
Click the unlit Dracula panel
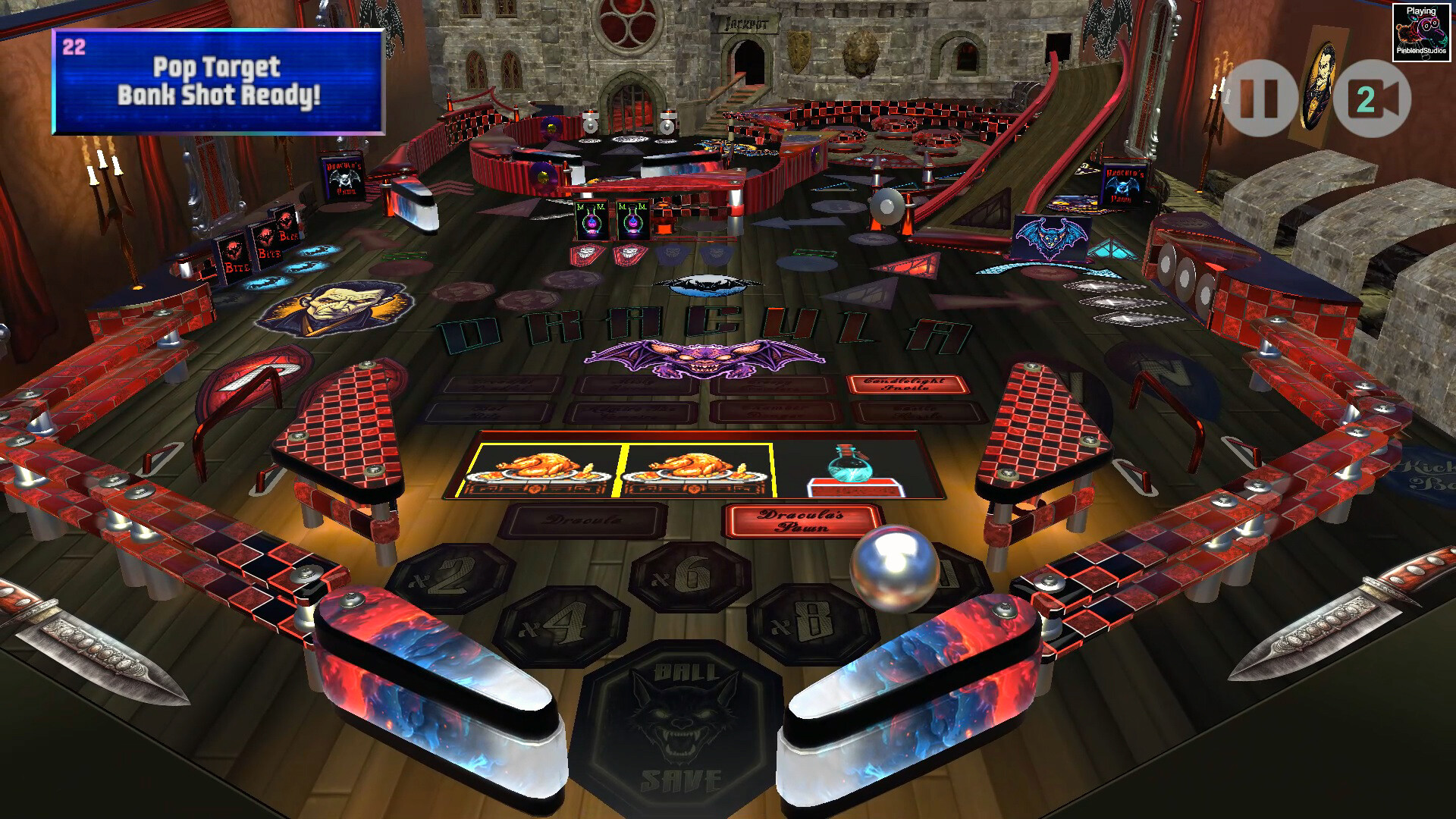click(584, 521)
